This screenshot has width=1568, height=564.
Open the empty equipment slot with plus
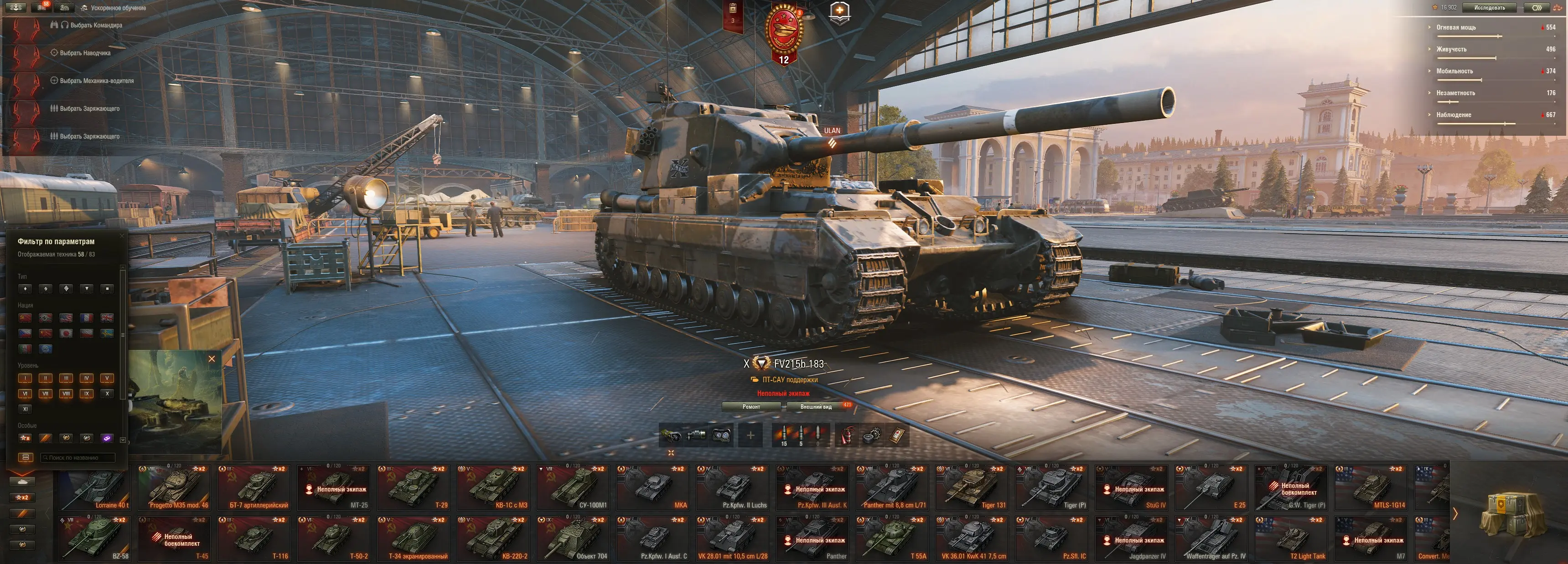click(x=750, y=435)
